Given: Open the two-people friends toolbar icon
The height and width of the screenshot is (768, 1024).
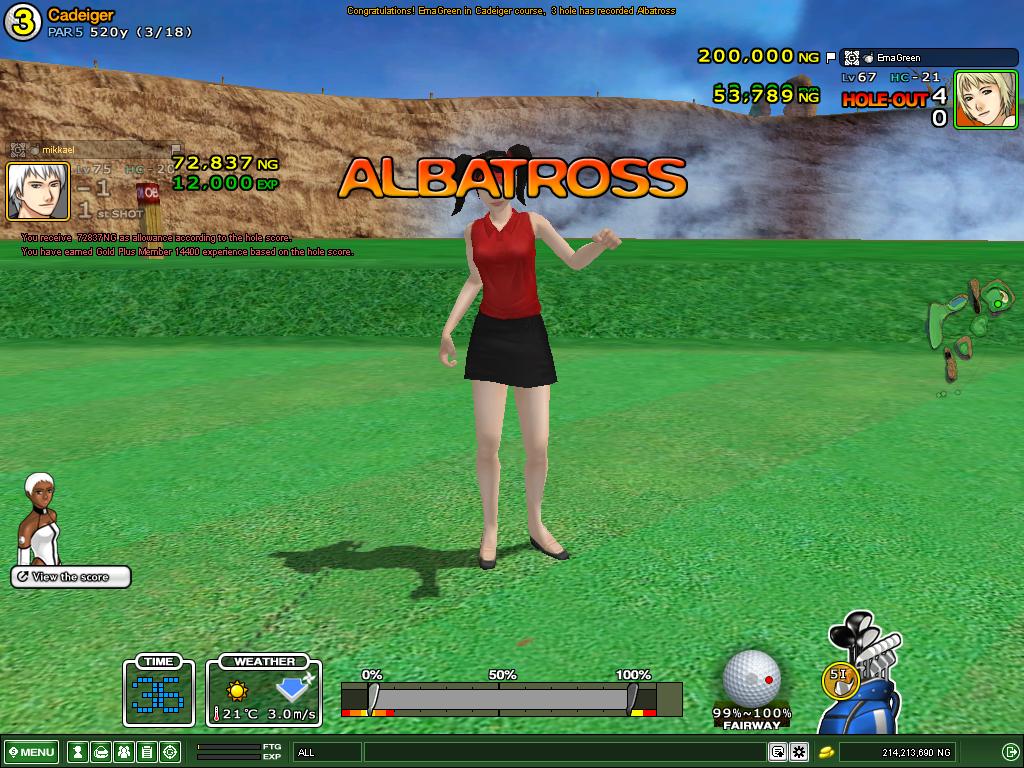Looking at the screenshot, I should 123,752.
